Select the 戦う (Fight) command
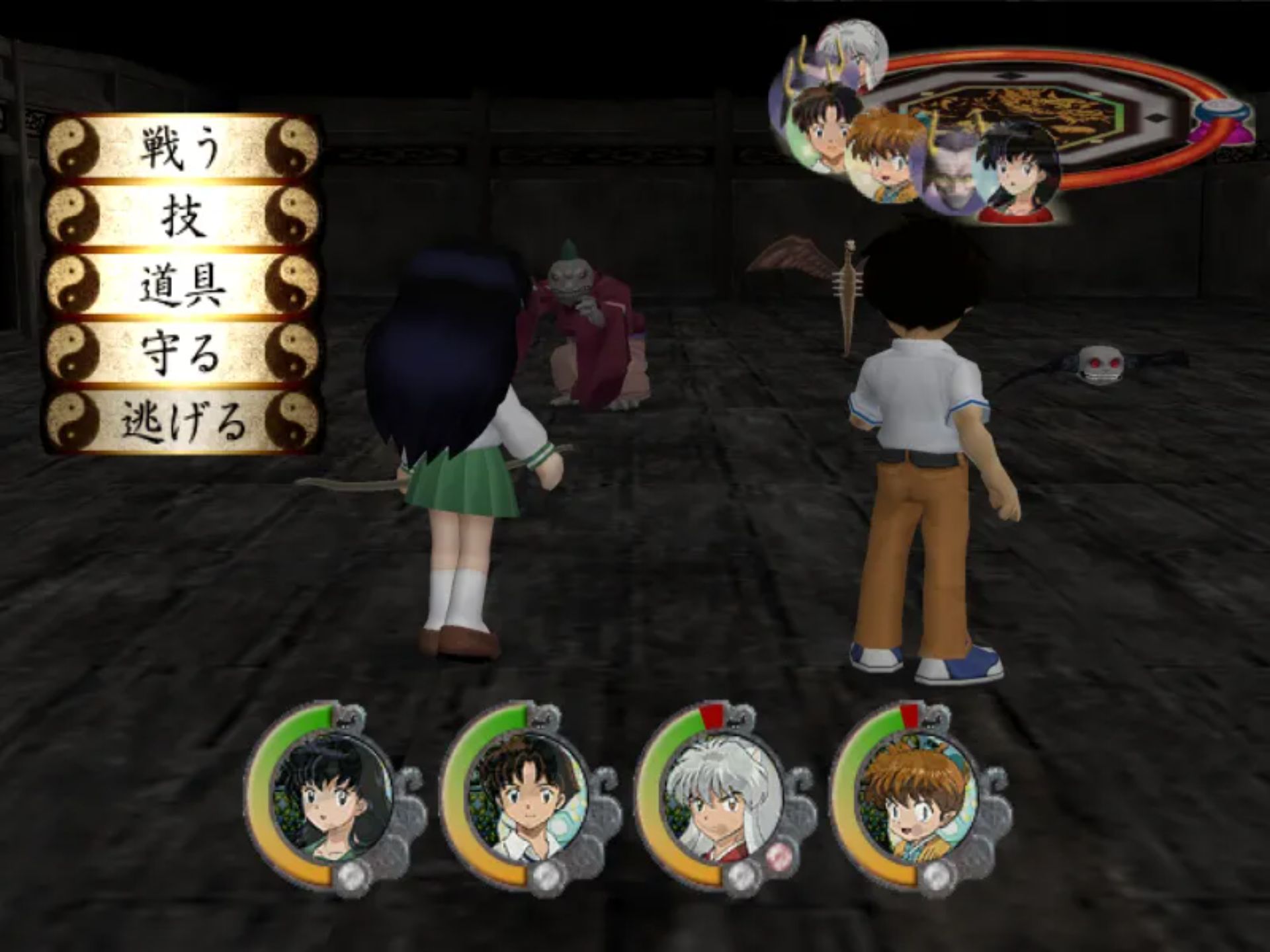This screenshot has height=952, width=1270. pyautogui.click(x=182, y=148)
